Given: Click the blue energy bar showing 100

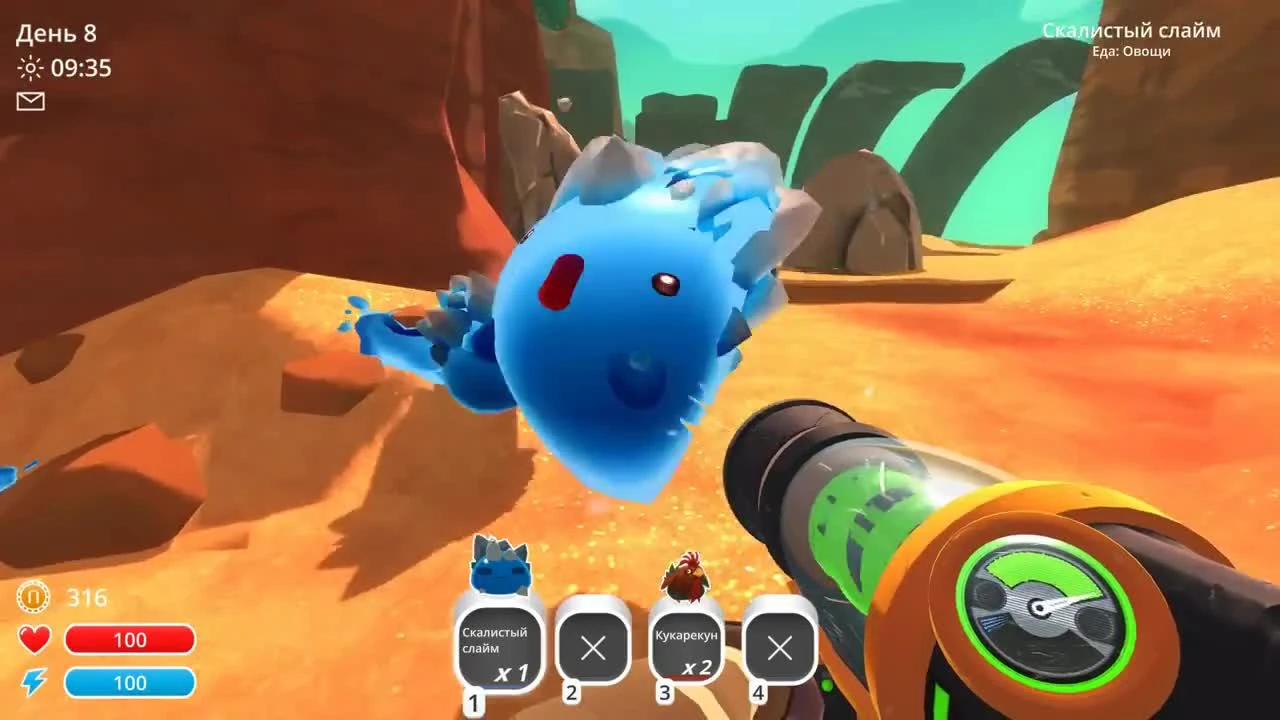Looking at the screenshot, I should 131,683.
